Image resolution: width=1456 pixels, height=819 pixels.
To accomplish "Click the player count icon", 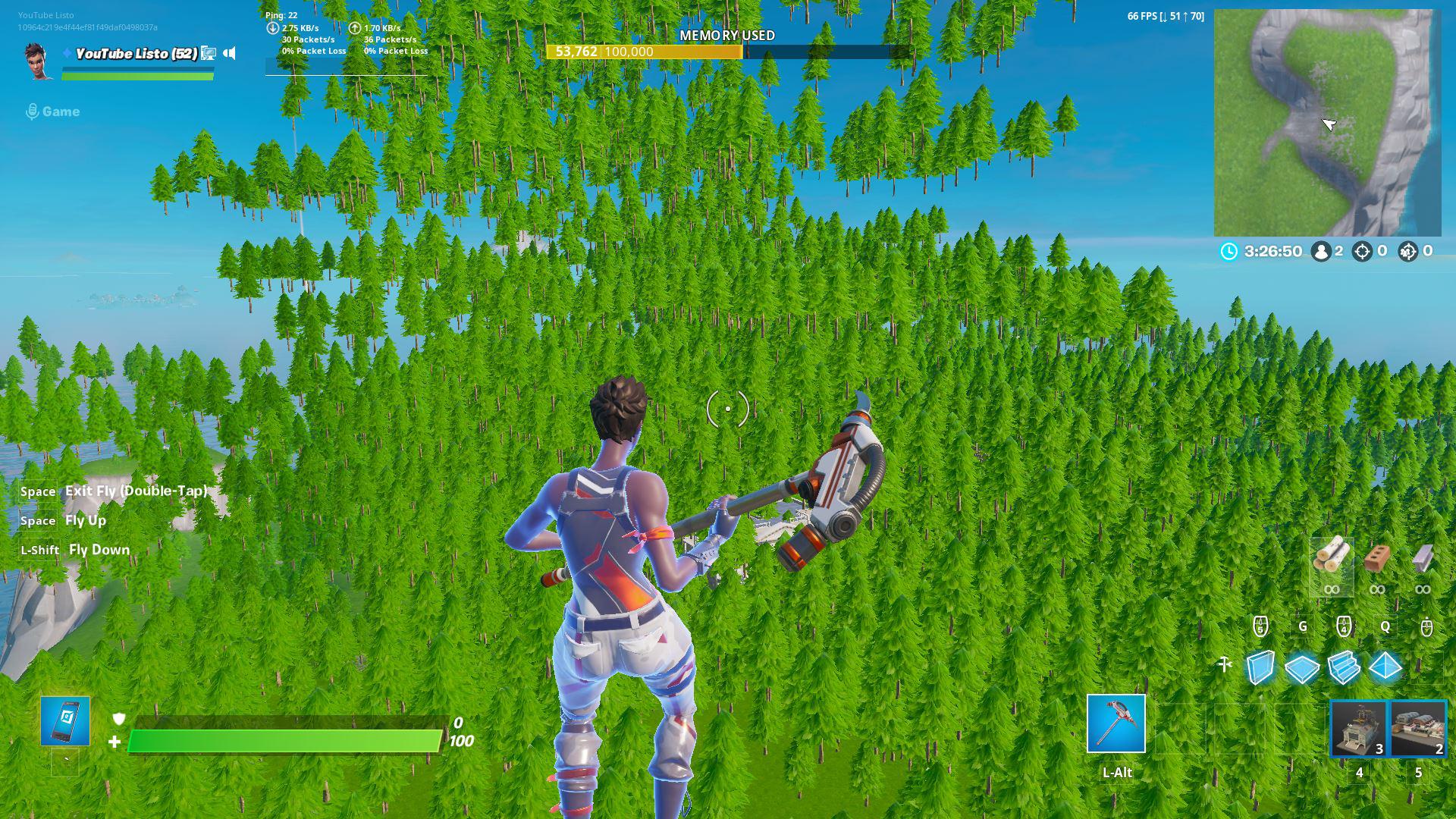I will pos(1324,250).
